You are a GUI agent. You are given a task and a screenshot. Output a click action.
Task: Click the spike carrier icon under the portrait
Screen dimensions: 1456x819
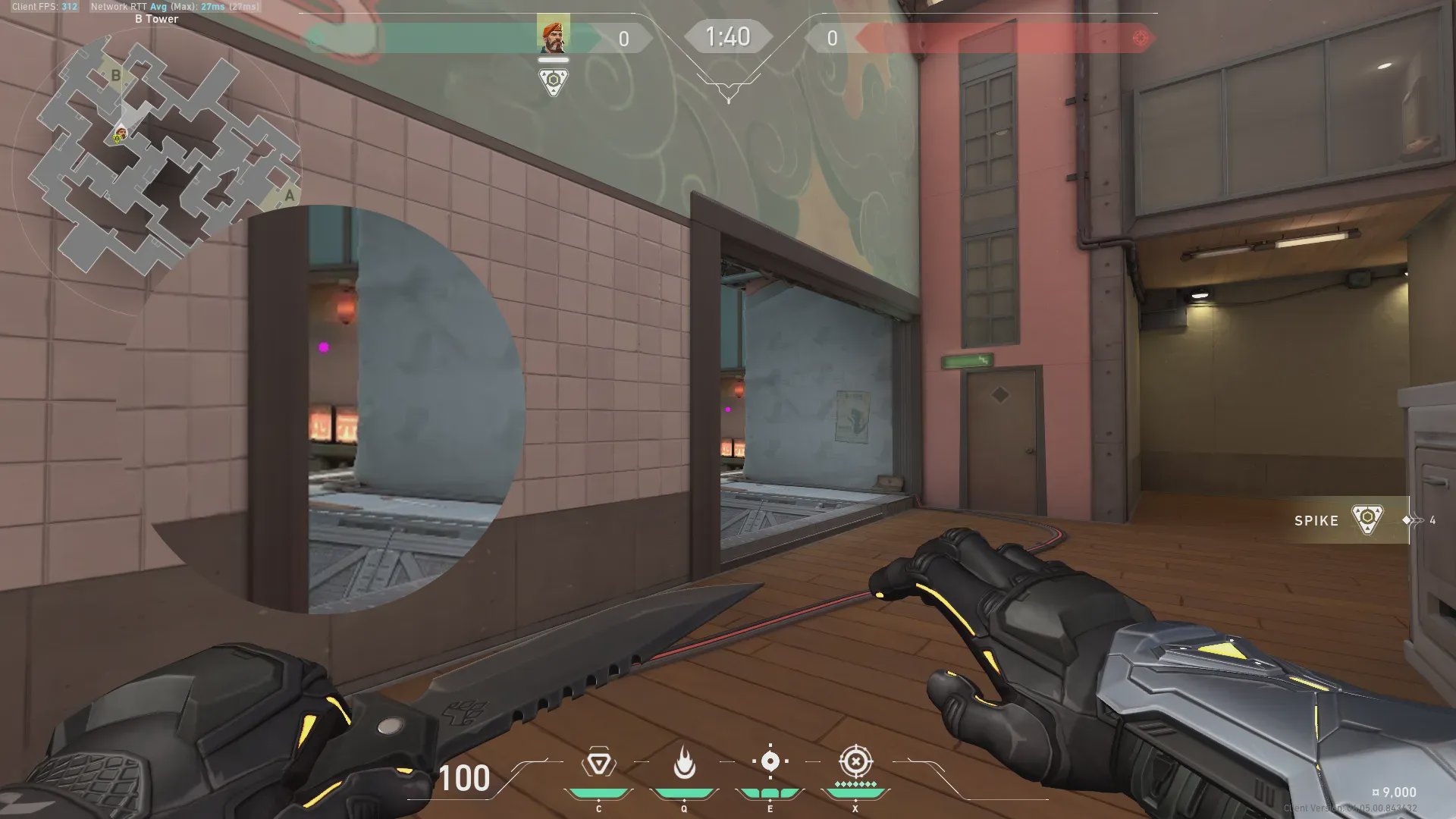pyautogui.click(x=553, y=81)
